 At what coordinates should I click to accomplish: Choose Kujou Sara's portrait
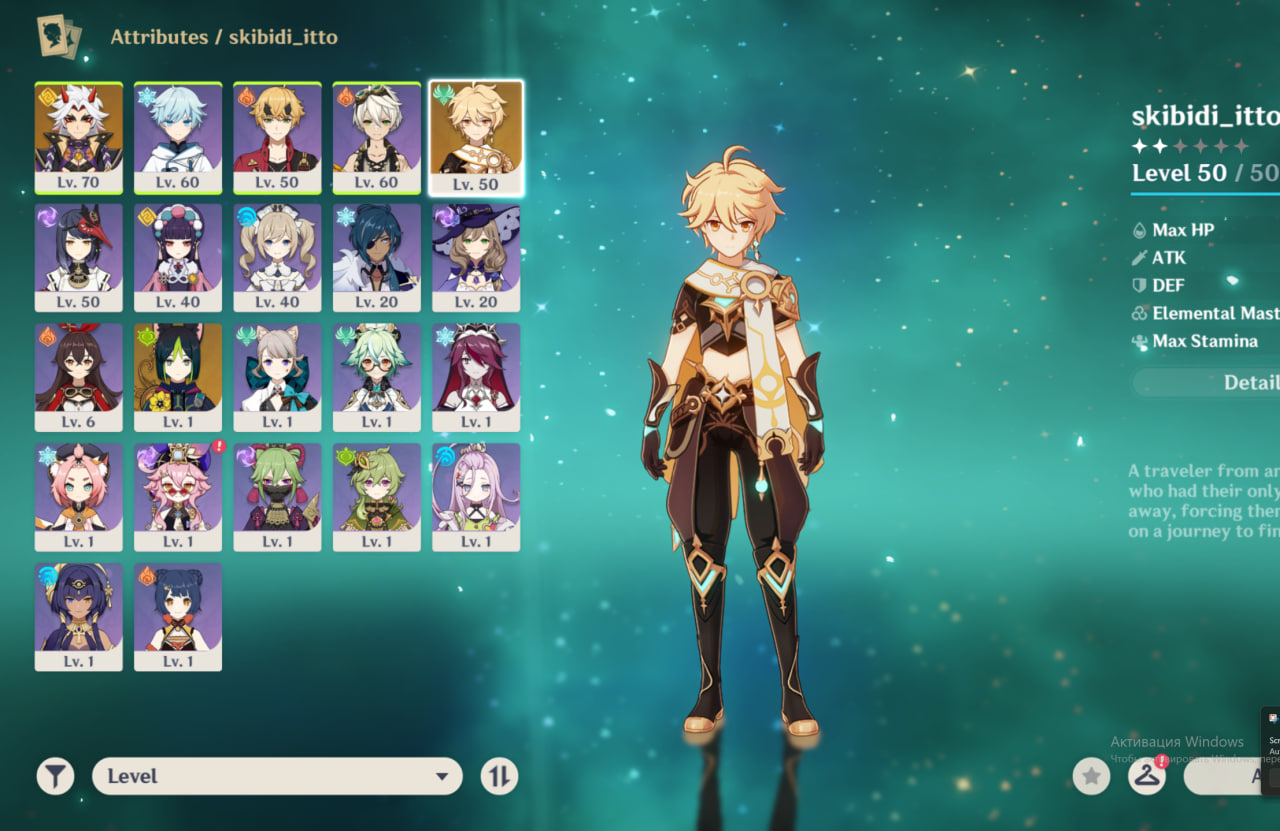79,257
